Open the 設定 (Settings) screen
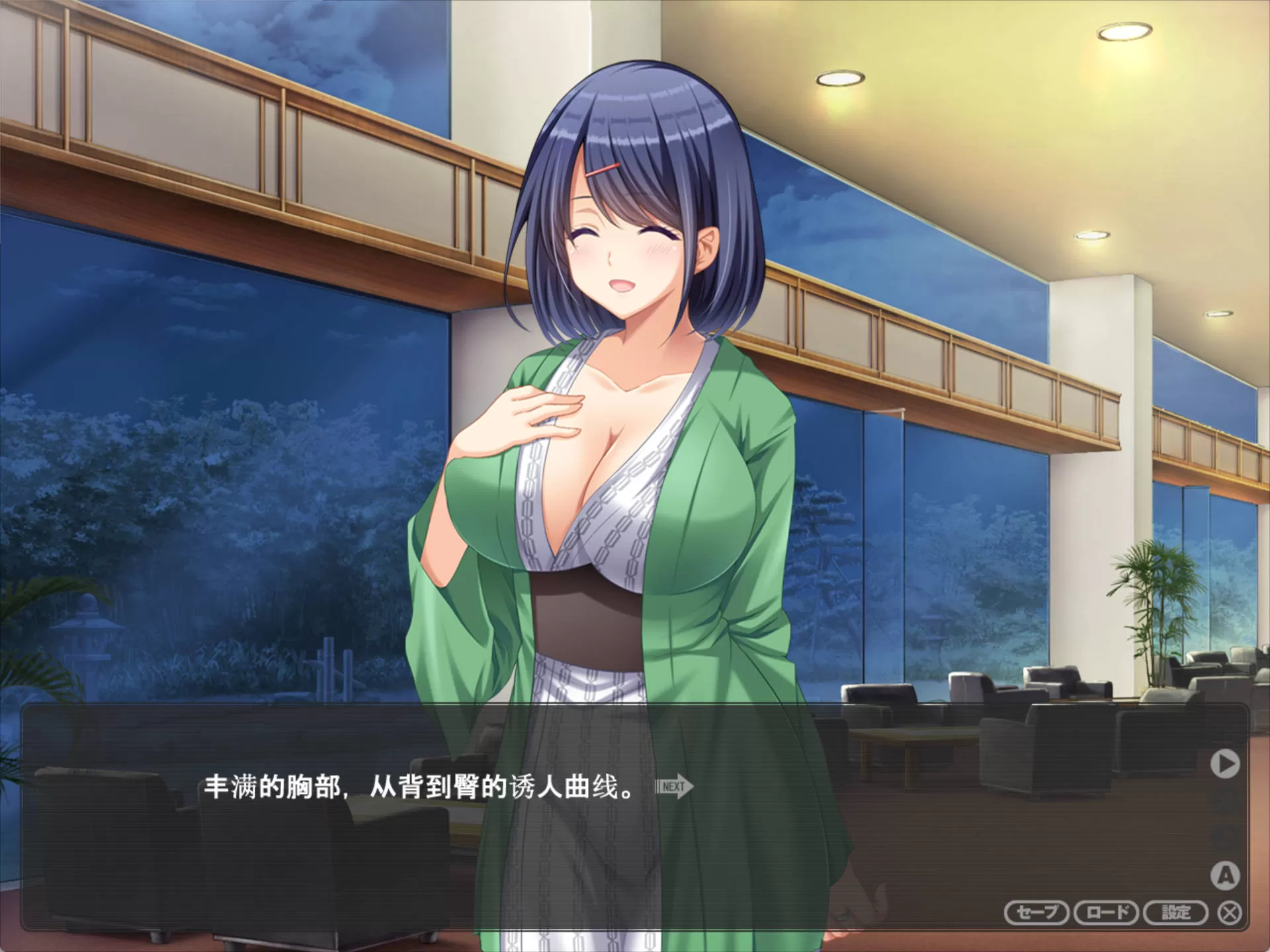1270x952 pixels. (x=1175, y=913)
